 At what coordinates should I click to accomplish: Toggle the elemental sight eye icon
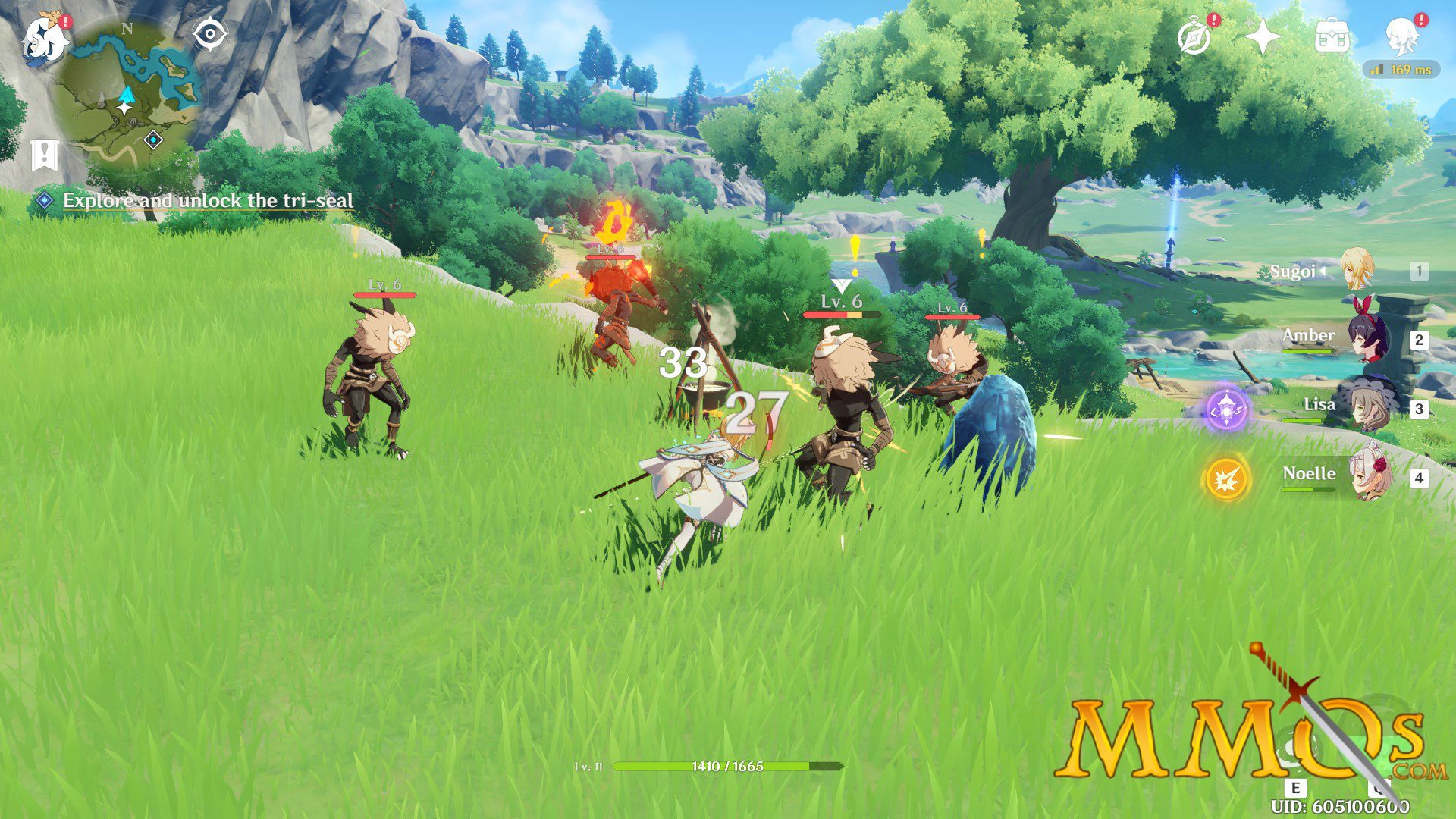(210, 35)
